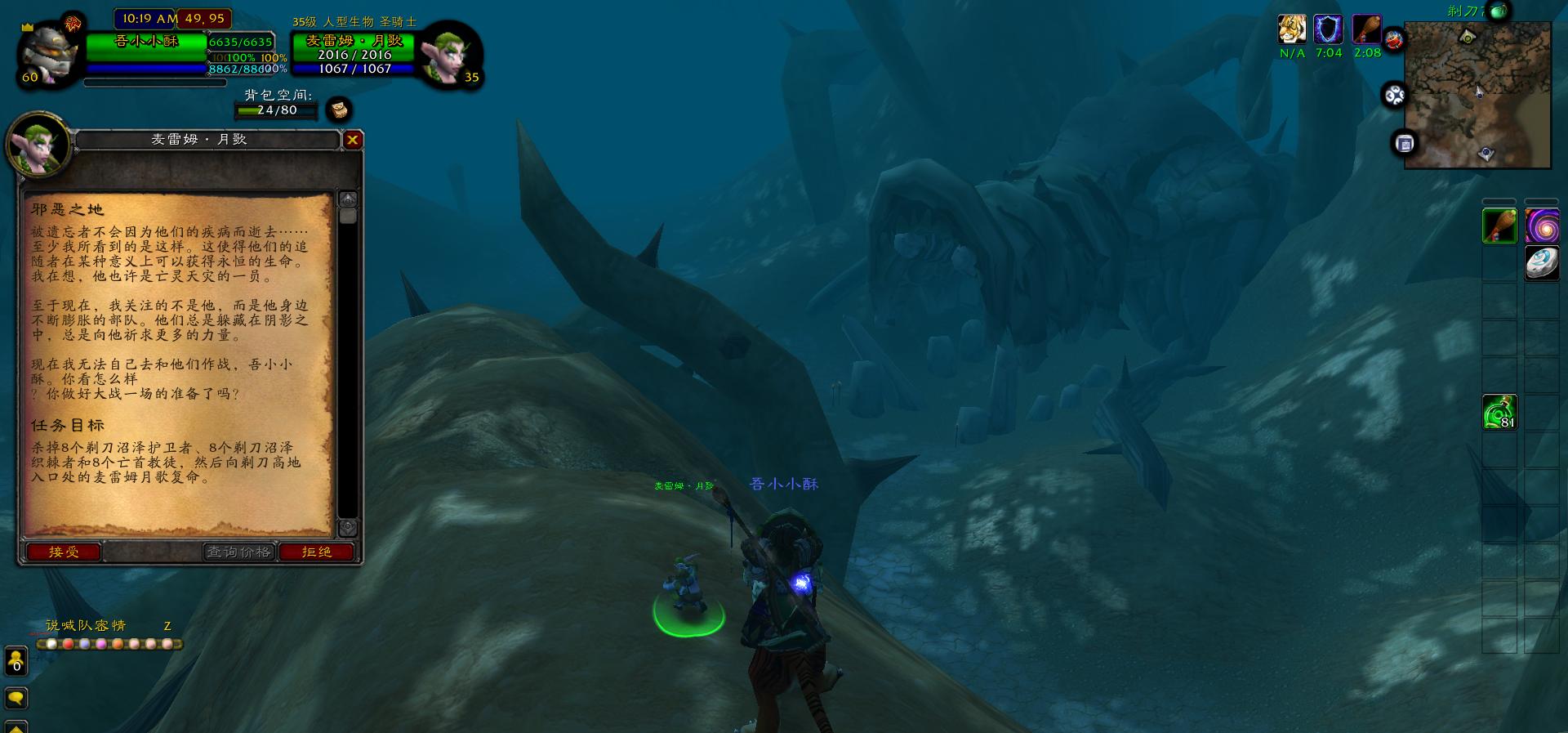Use the green potion with 81 charges
This screenshot has width=1568, height=733.
pos(1499,413)
